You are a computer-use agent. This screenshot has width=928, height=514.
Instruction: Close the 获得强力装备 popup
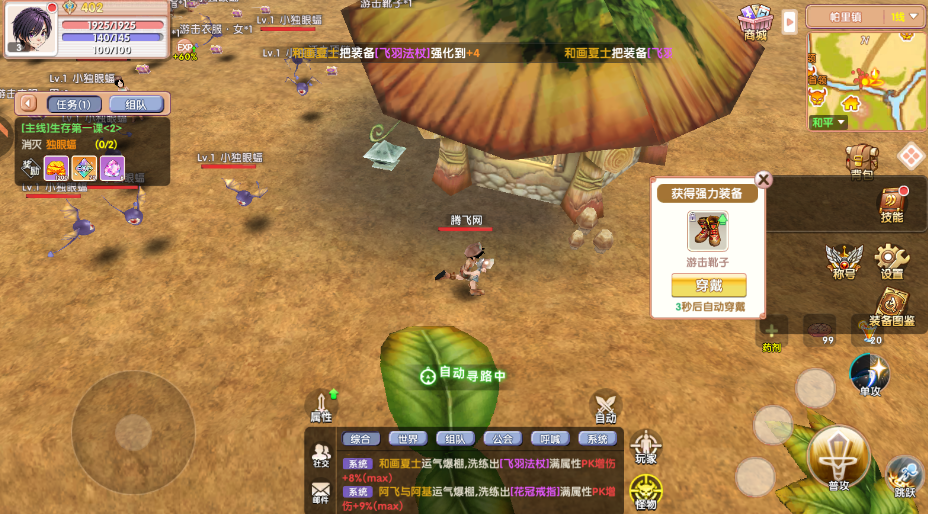coord(763,180)
